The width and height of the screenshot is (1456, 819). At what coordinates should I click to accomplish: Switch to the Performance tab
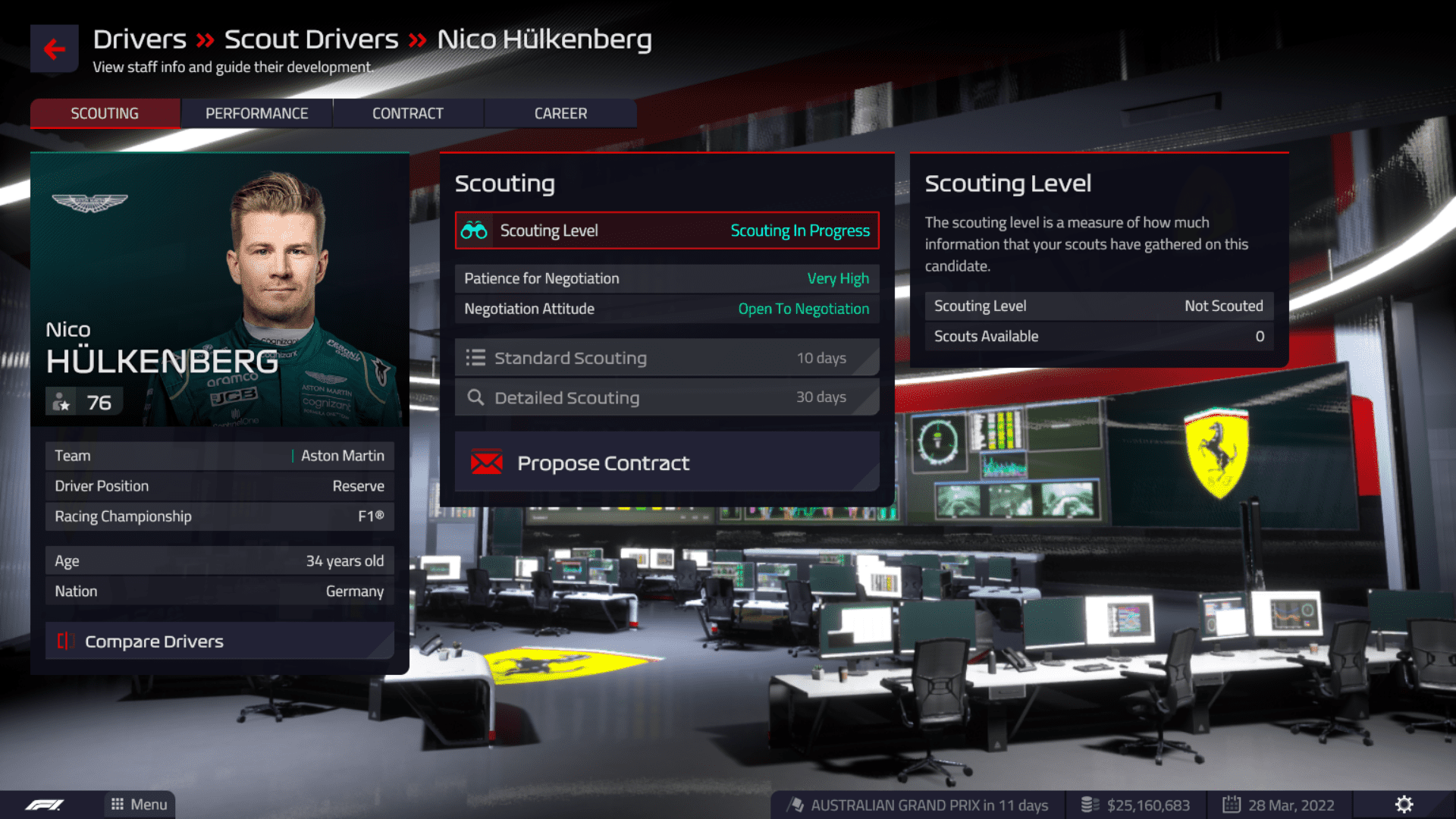pyautogui.click(x=256, y=113)
